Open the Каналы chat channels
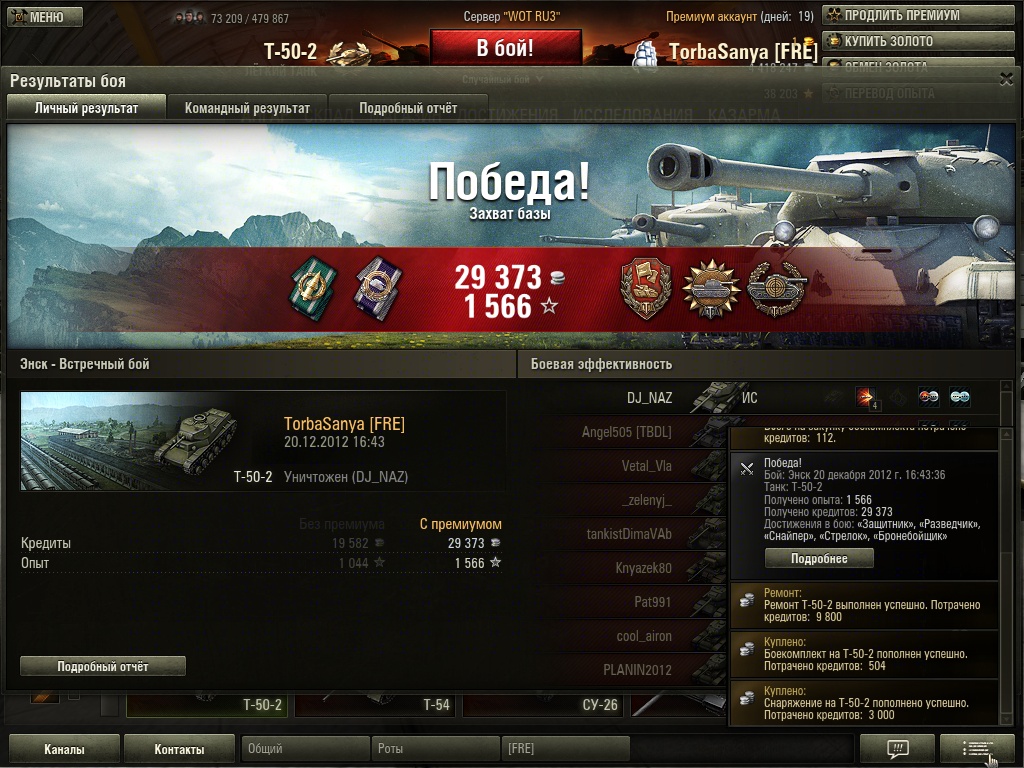Viewport: 1024px width, 768px height. (x=64, y=749)
